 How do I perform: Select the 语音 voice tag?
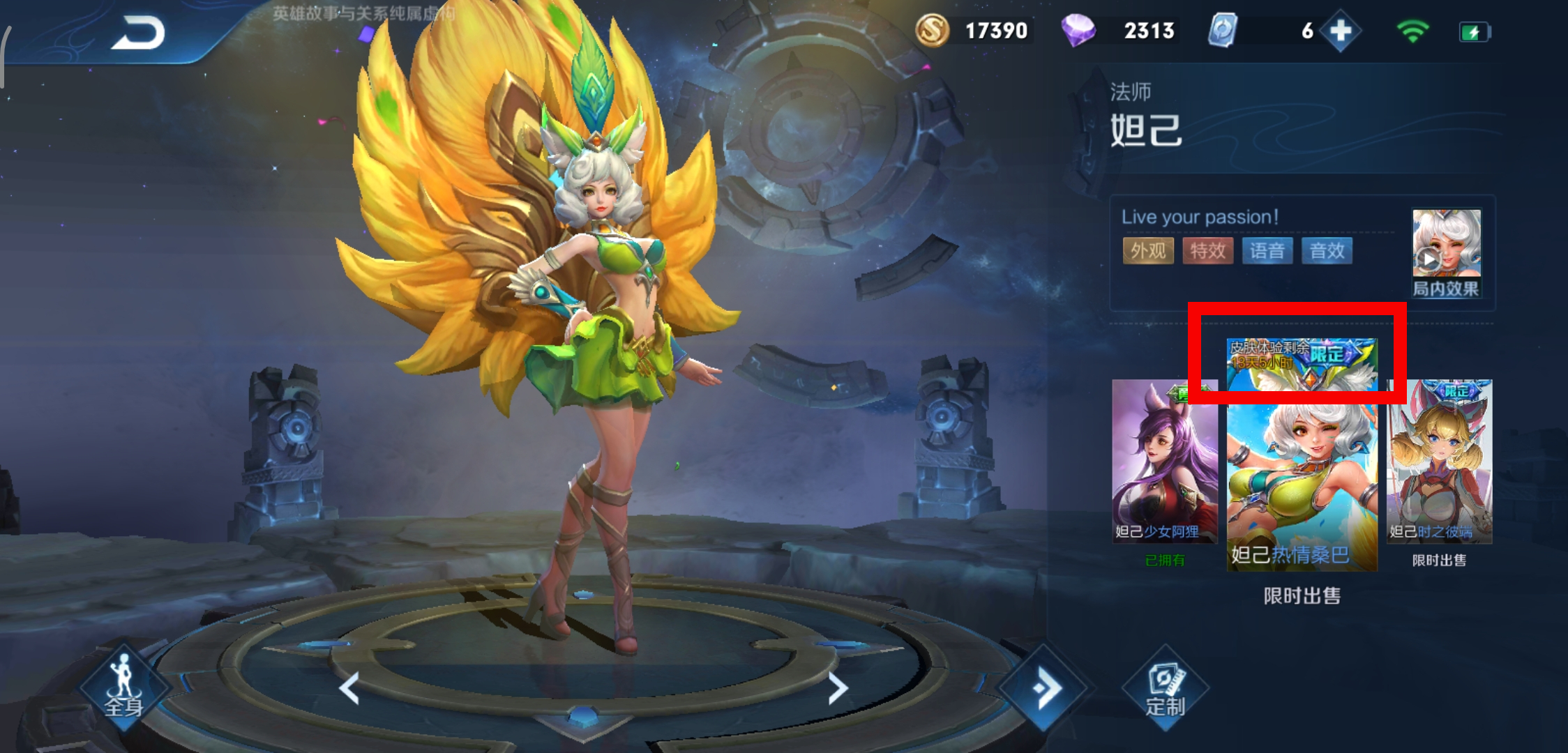(x=1267, y=251)
